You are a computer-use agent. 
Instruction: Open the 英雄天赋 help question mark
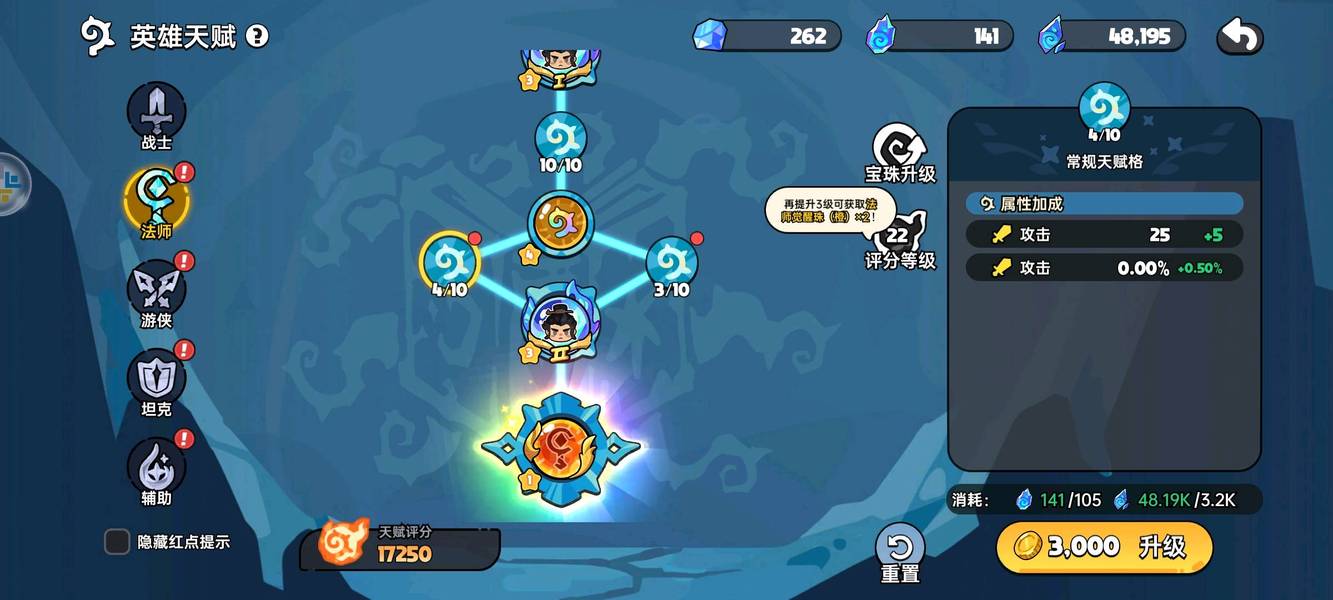click(x=257, y=37)
